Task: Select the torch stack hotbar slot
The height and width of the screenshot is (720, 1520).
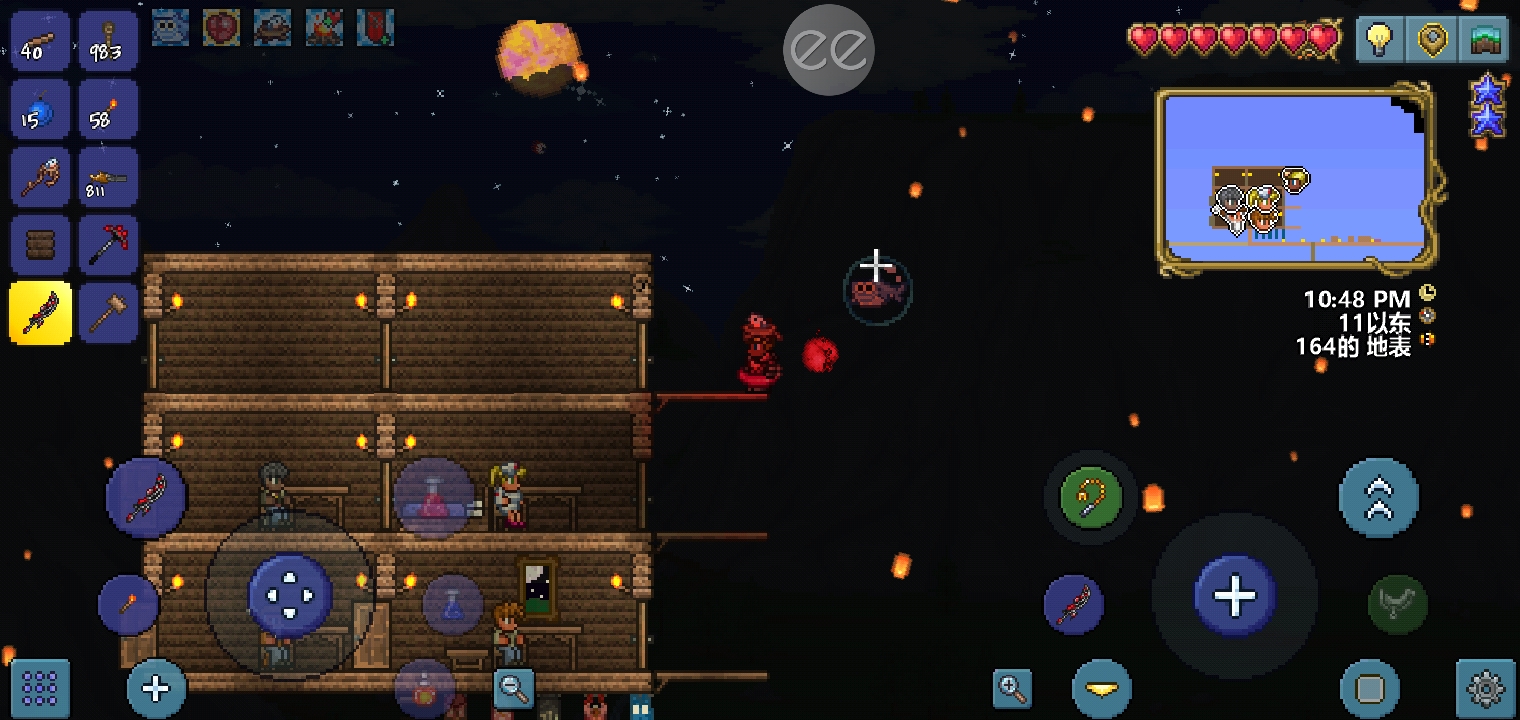Action: pyautogui.click(x=108, y=110)
